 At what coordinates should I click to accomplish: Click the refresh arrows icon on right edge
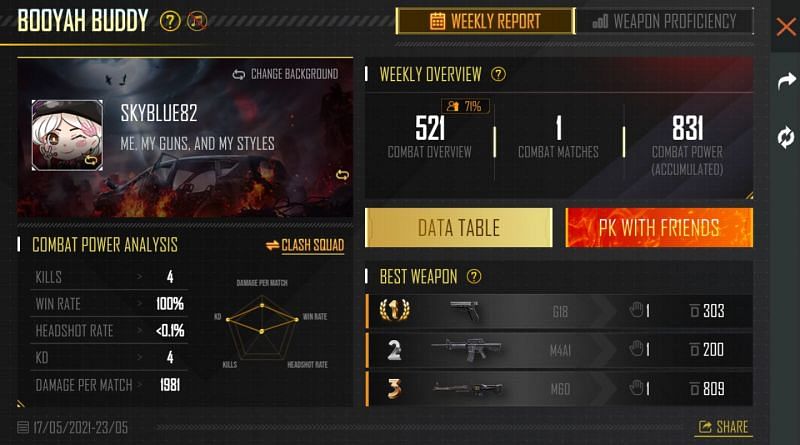pyautogui.click(x=786, y=138)
